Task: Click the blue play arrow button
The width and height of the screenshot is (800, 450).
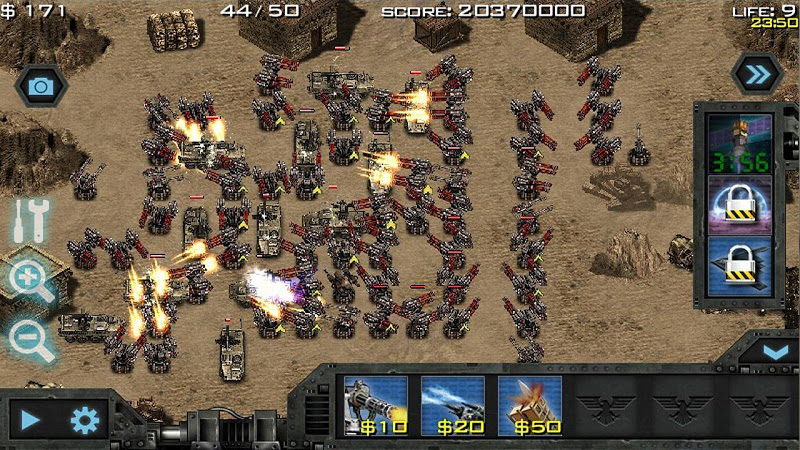Action: coord(32,420)
